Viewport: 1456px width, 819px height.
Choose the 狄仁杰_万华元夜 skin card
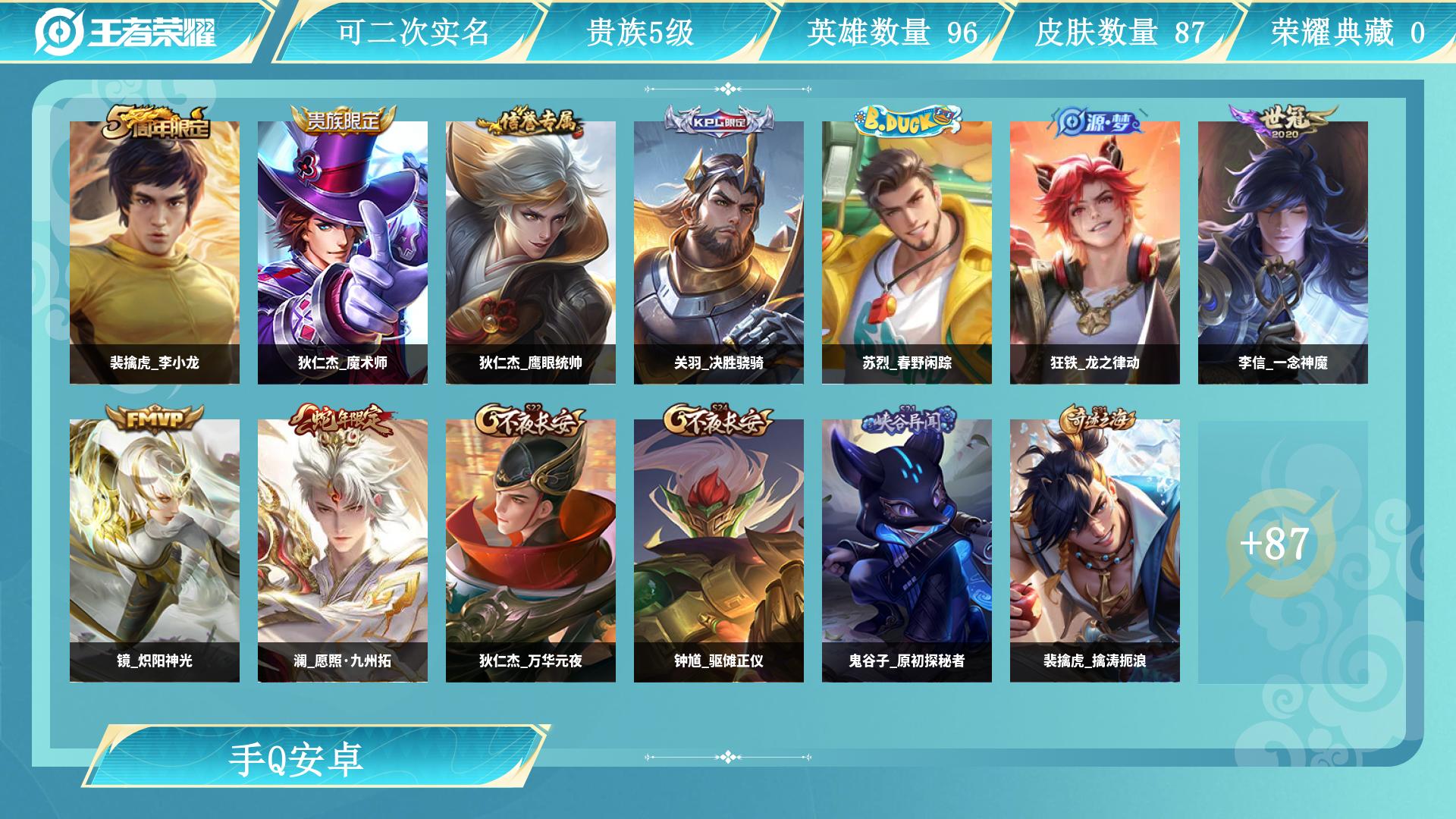[531, 551]
